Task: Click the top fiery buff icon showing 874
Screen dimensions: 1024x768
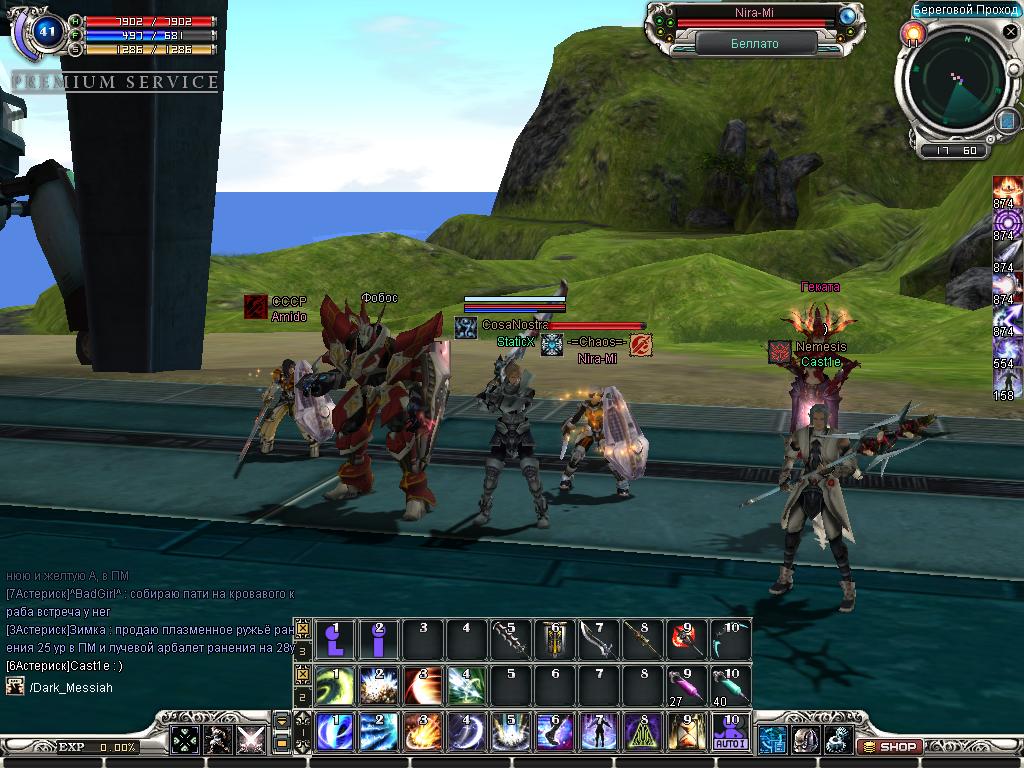Action: 1007,190
